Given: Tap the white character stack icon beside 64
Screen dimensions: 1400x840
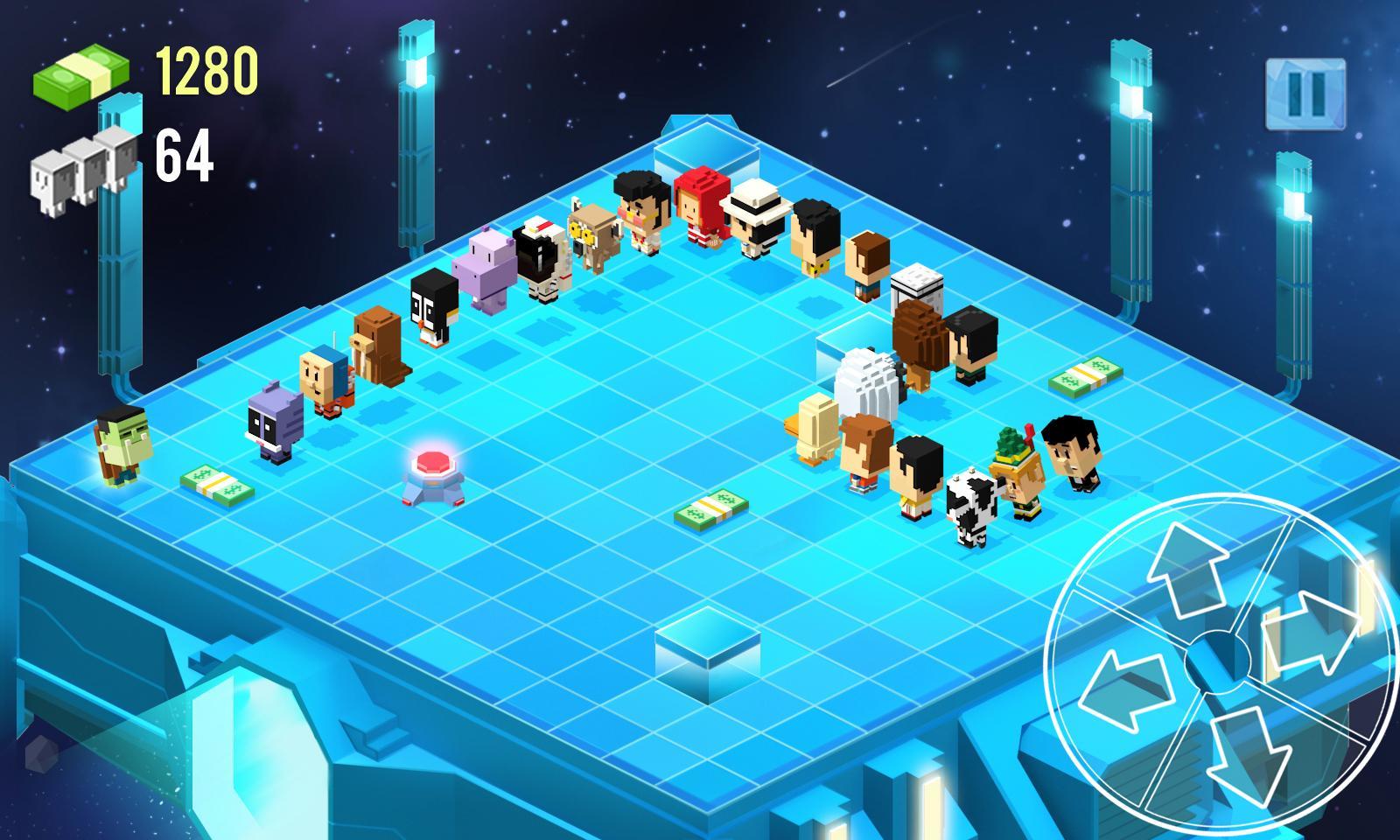Looking at the screenshot, I should pos(77,171).
